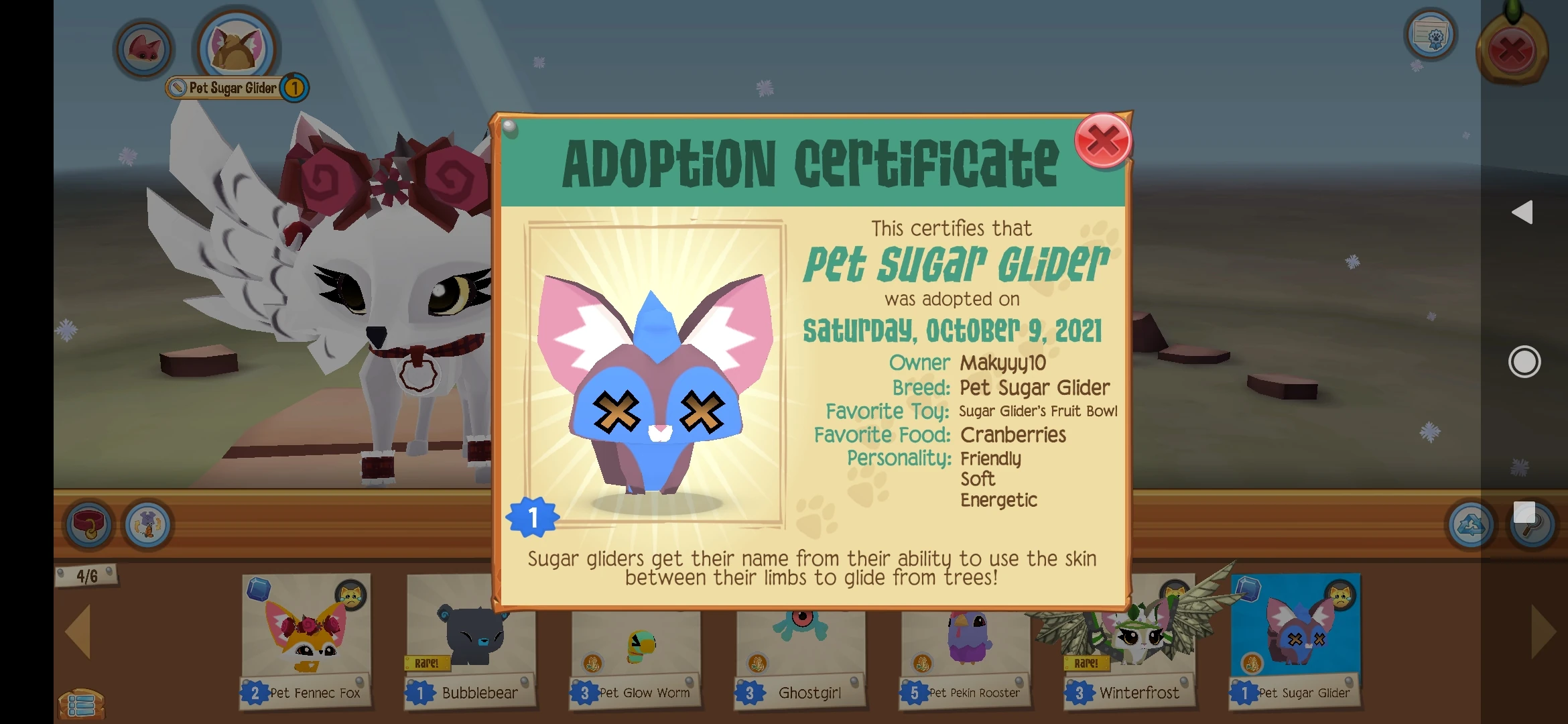
Task: Click the level 1 badge on the certificate
Action: [x=534, y=518]
